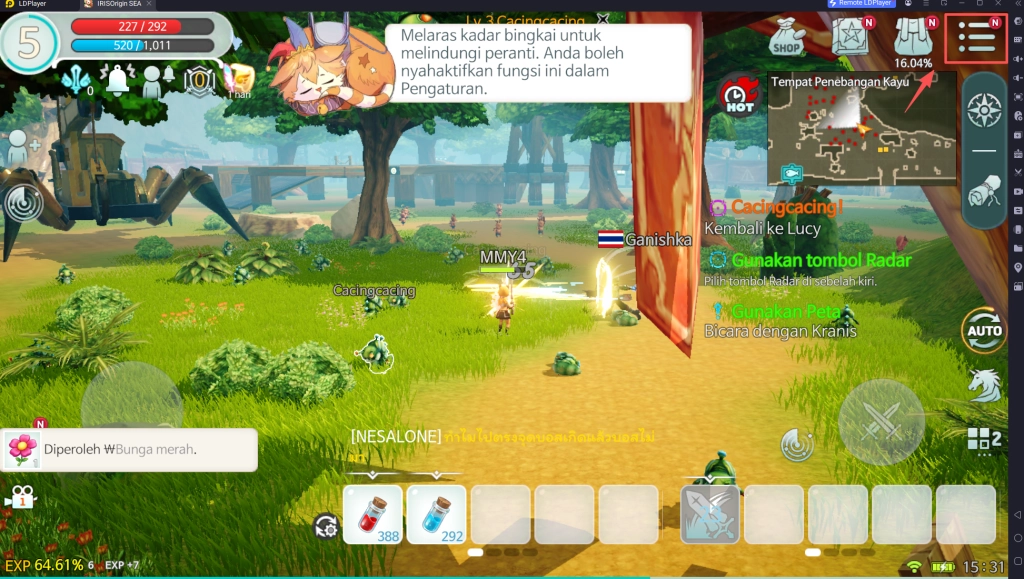This screenshot has width=1024, height=579.
Task: Open the HOT events icon
Action: coord(738,96)
